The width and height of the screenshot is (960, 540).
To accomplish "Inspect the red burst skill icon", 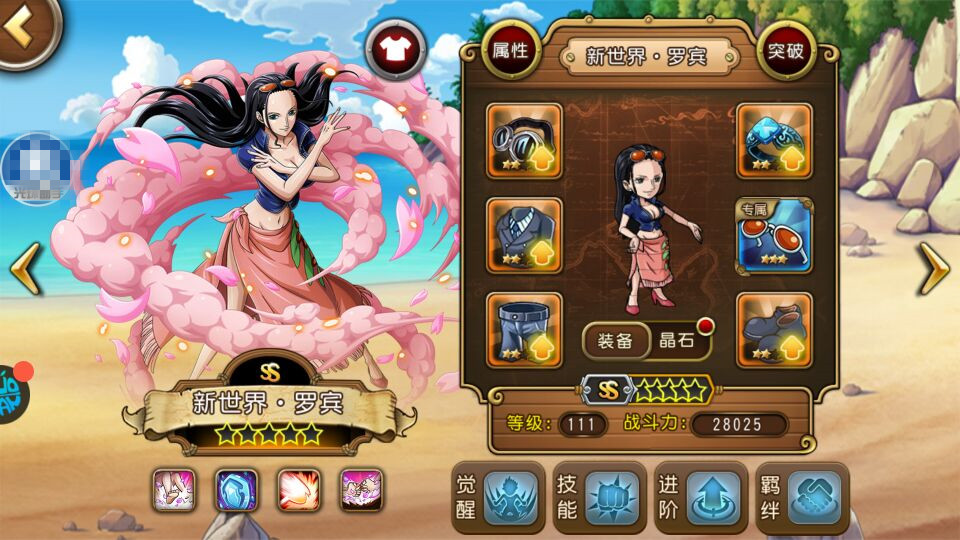I will click(x=299, y=490).
